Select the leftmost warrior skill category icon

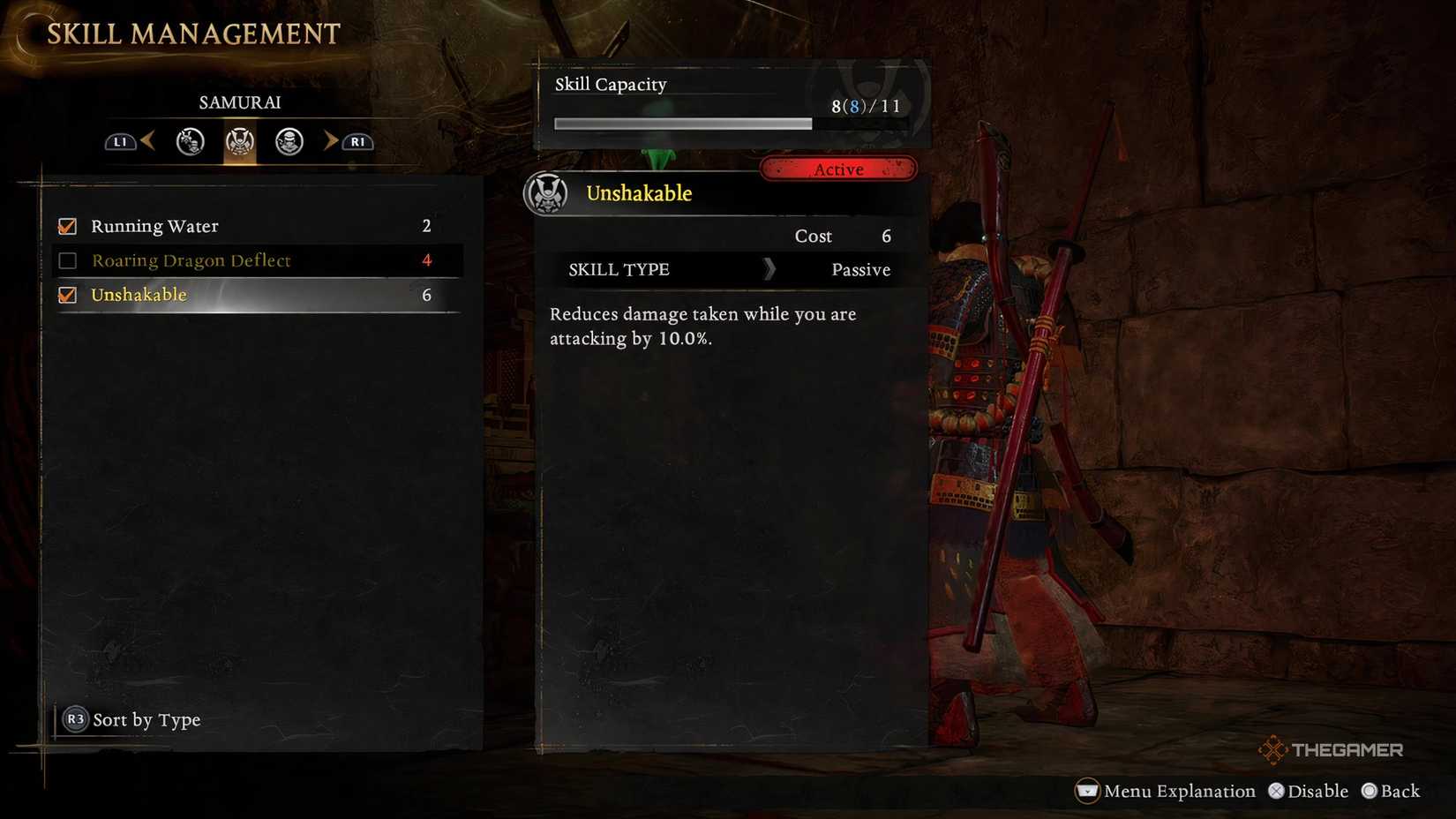point(189,141)
